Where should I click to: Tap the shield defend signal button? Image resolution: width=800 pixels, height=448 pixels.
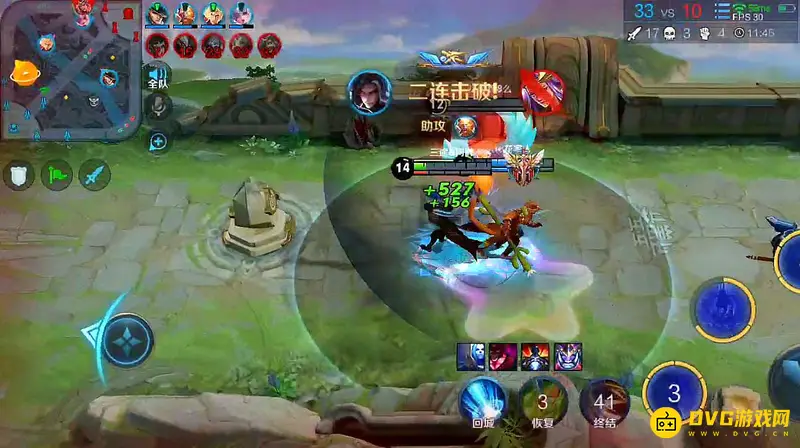[19, 175]
